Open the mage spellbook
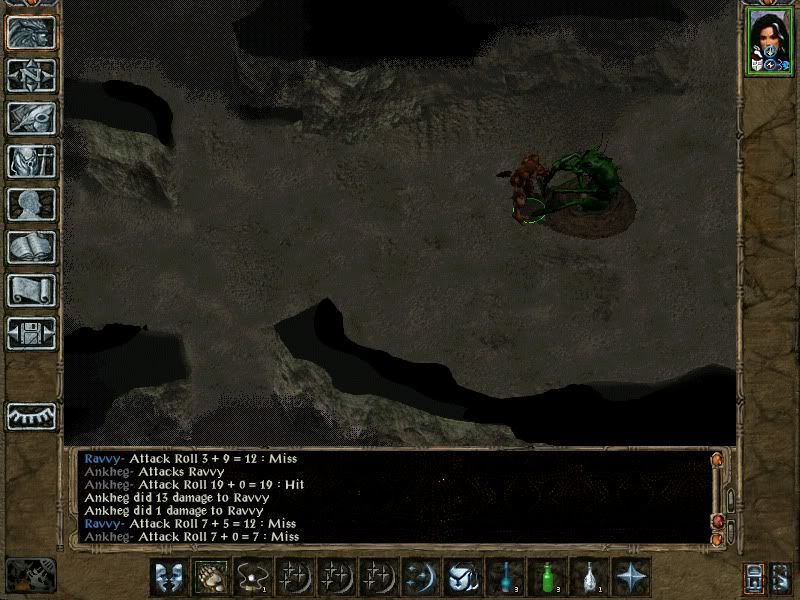The height and width of the screenshot is (600, 800). tap(31, 247)
